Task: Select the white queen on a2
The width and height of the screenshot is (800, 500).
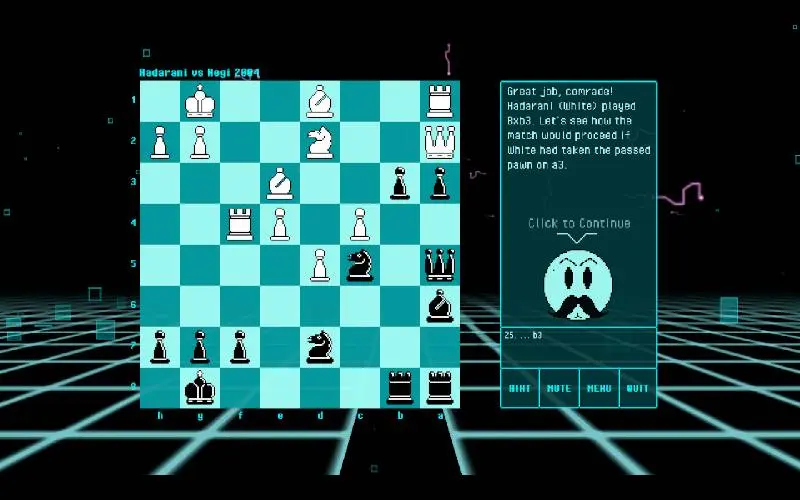Action: coord(439,142)
